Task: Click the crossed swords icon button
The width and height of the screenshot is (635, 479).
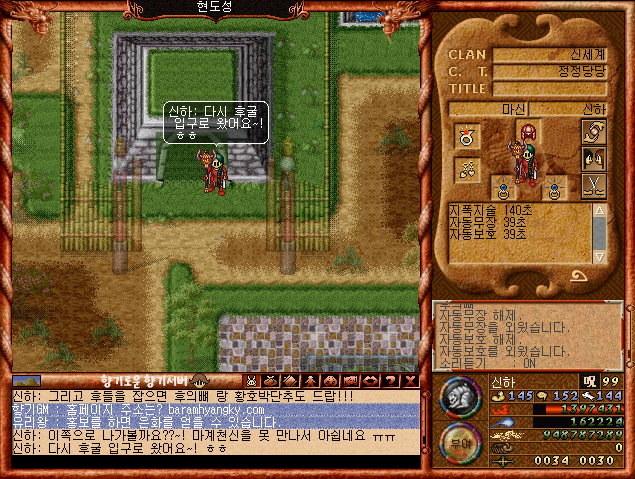Action: click(x=593, y=184)
